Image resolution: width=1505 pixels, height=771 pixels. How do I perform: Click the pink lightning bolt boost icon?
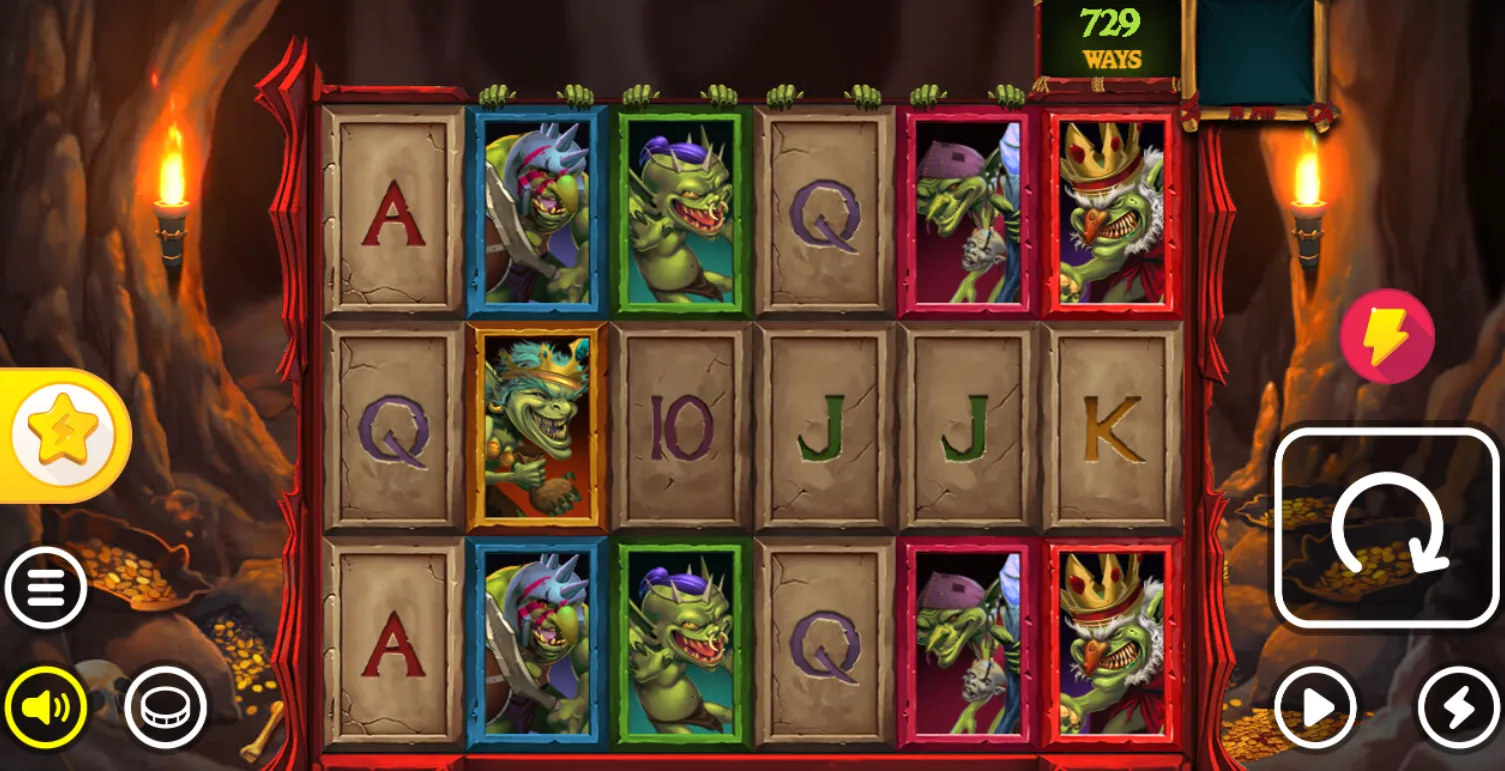pos(1386,336)
